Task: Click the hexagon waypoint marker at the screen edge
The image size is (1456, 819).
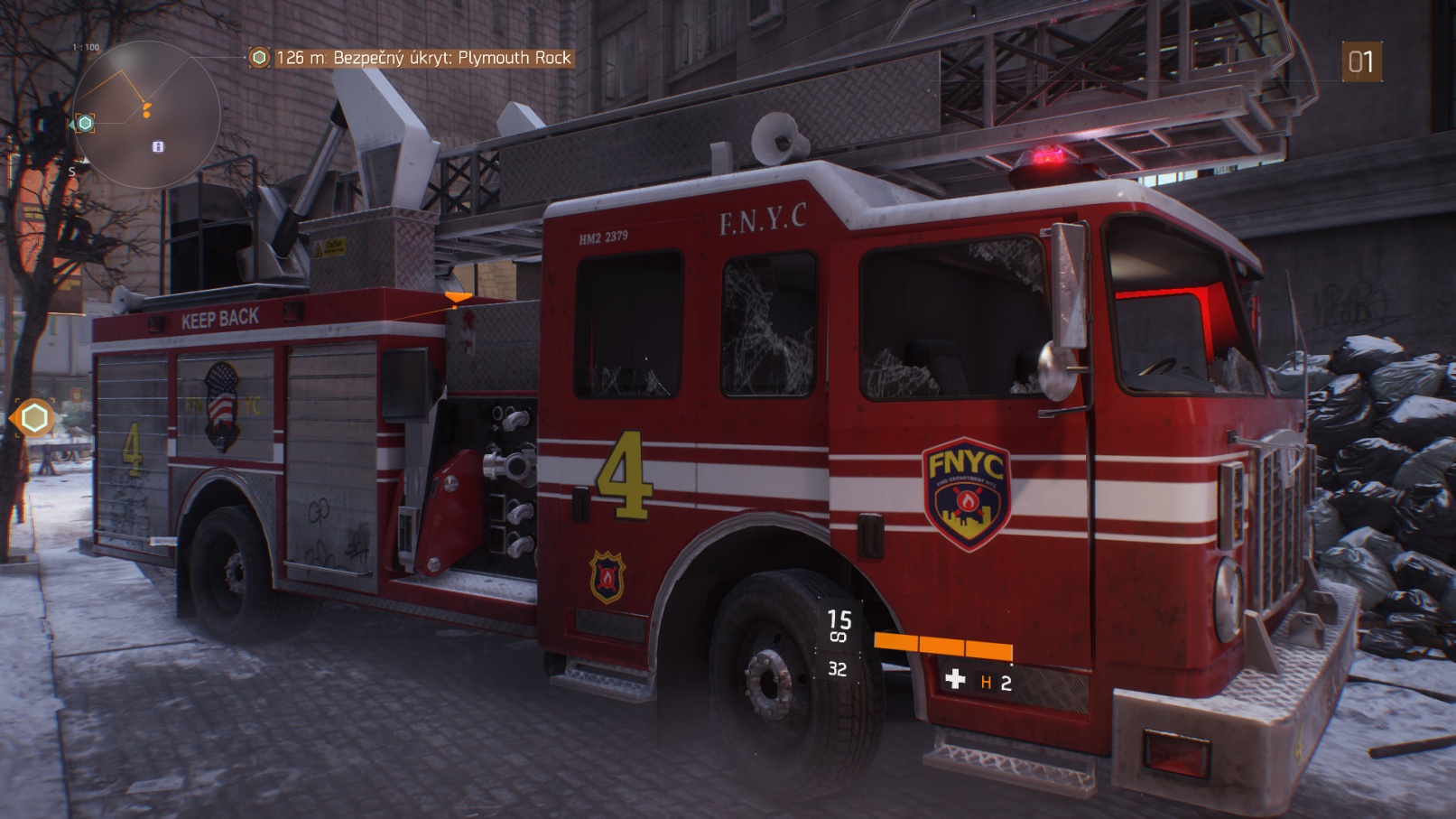Action: point(34,418)
